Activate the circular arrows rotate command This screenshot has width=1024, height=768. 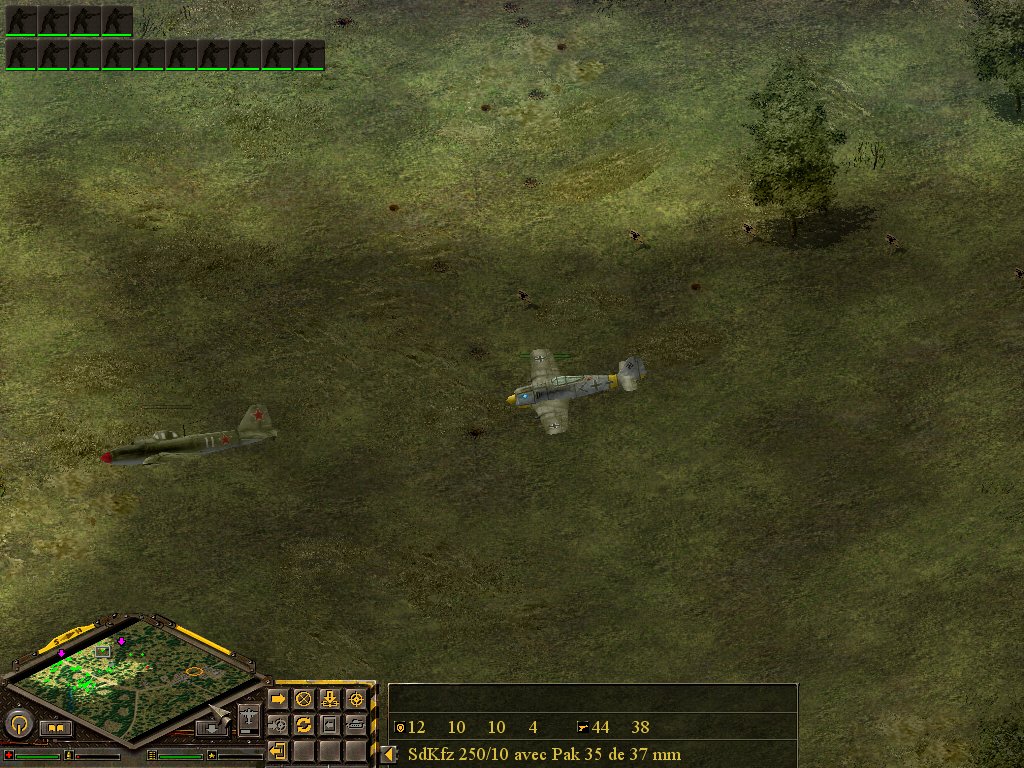point(304,724)
